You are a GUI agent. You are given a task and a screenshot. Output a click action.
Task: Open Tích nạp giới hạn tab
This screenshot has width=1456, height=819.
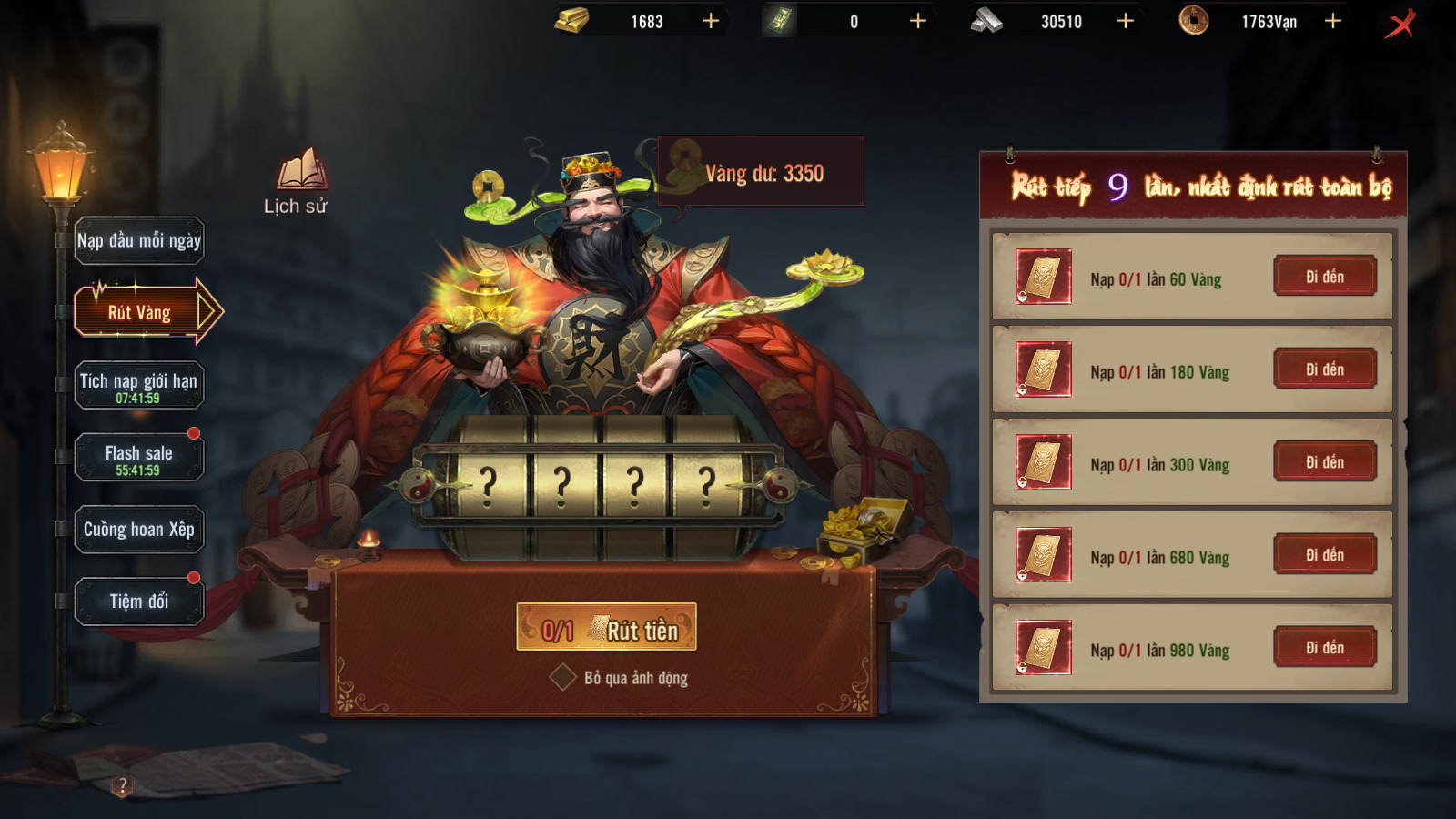[139, 386]
